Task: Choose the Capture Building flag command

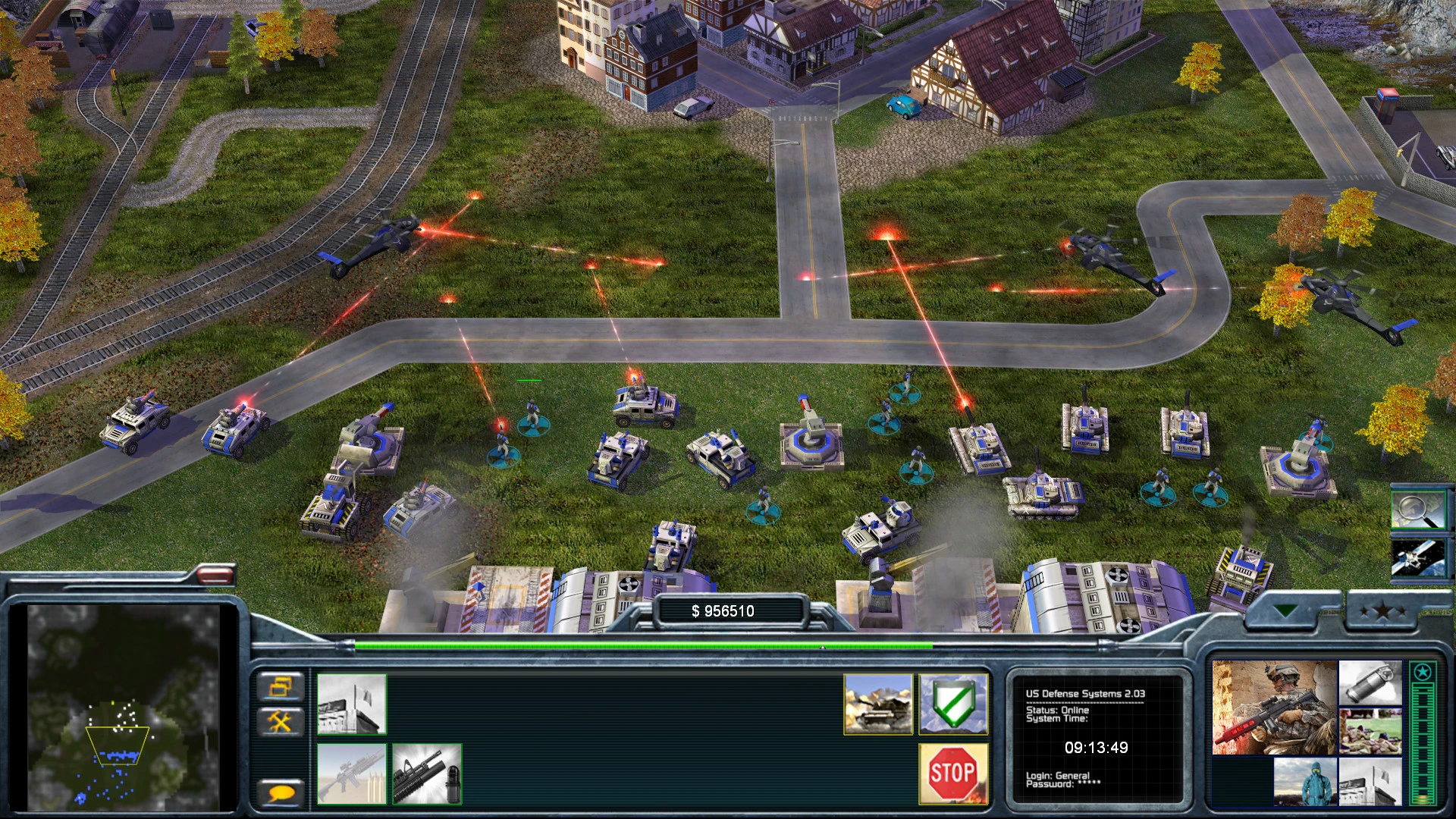Action: [x=352, y=704]
